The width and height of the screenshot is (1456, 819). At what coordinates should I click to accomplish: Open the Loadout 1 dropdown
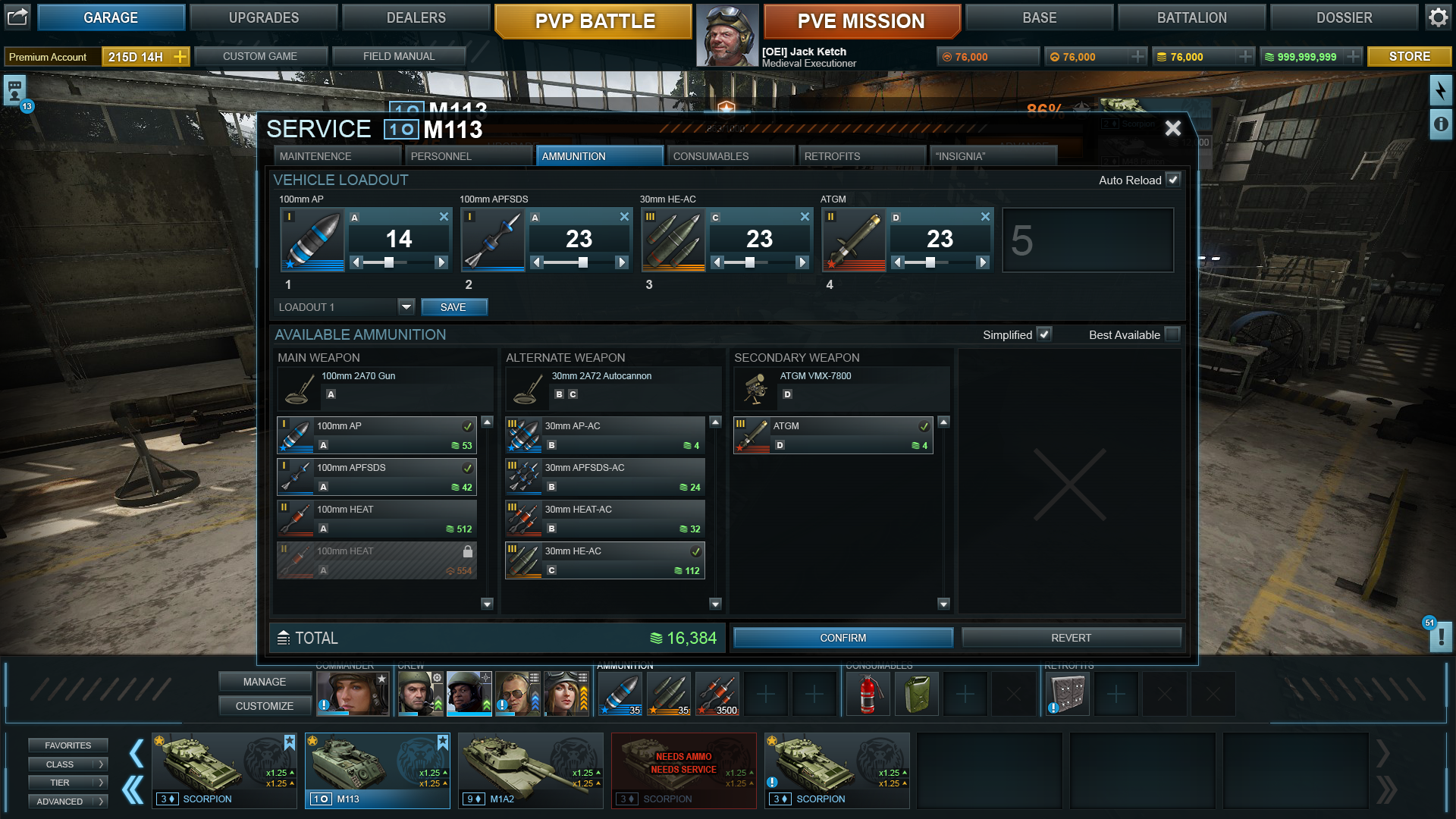click(x=406, y=307)
